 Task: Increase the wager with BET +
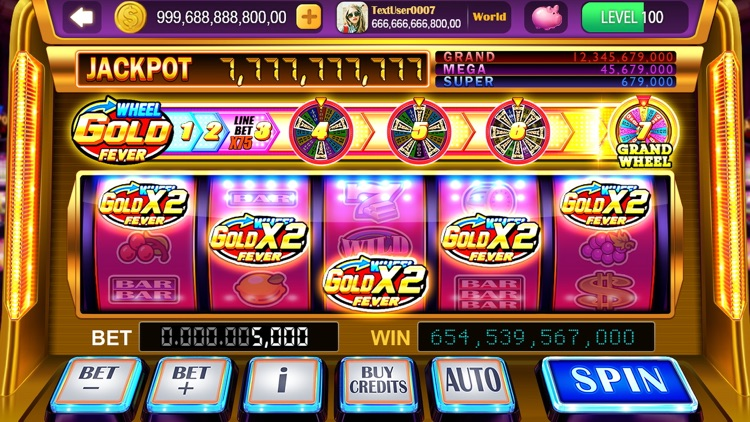tap(189, 382)
